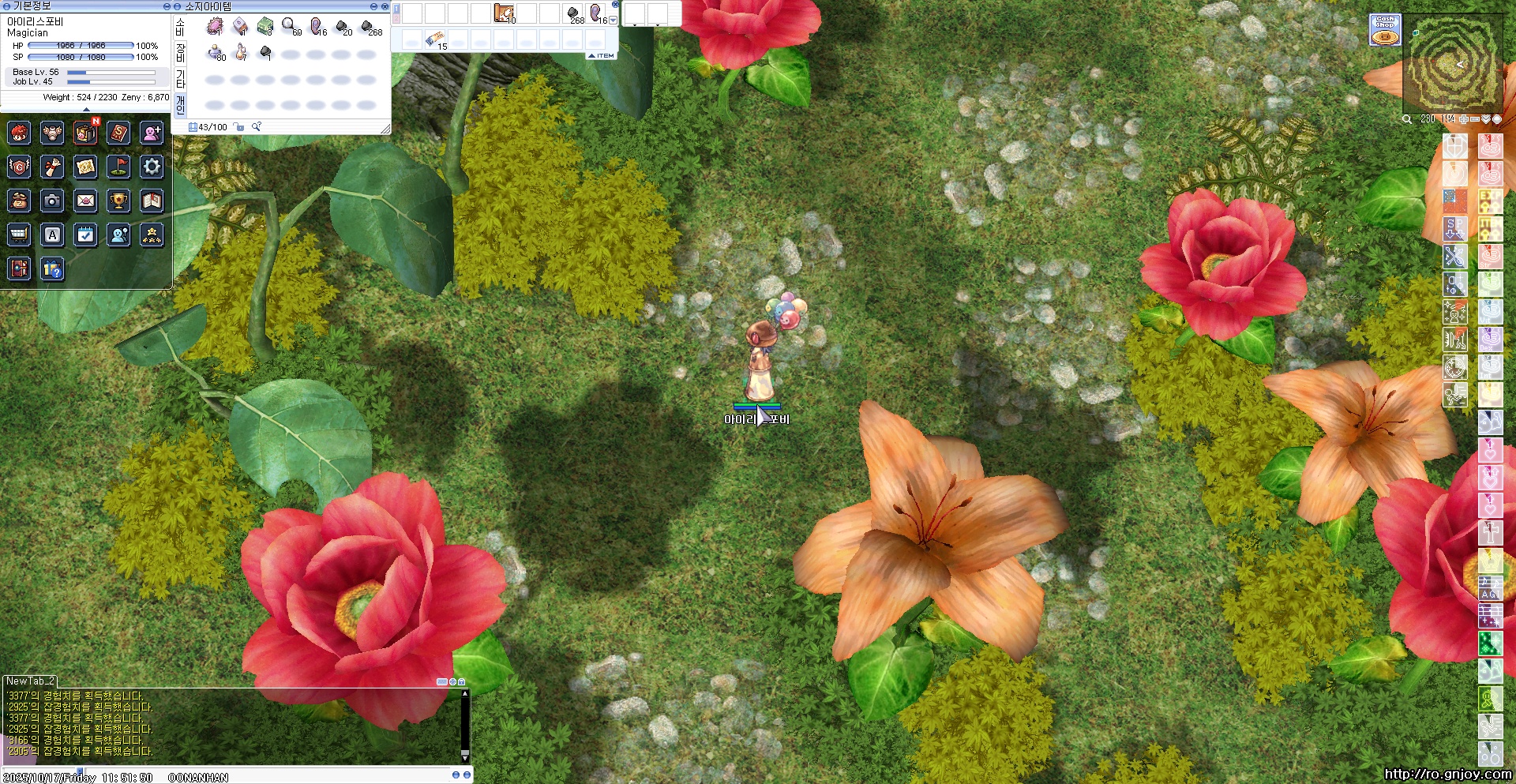The height and width of the screenshot is (784, 1516).
Task: Open the shopping cart icon
Action: (x=19, y=235)
